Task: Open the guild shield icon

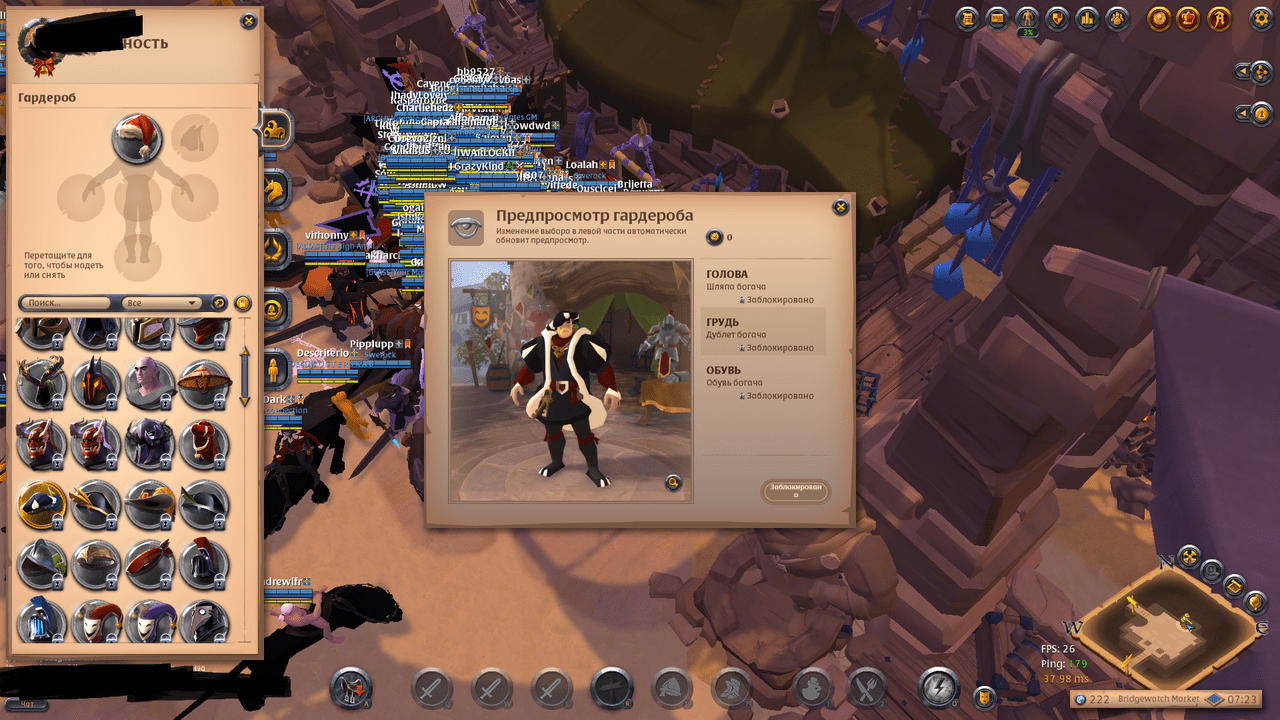Action: [x=1057, y=18]
